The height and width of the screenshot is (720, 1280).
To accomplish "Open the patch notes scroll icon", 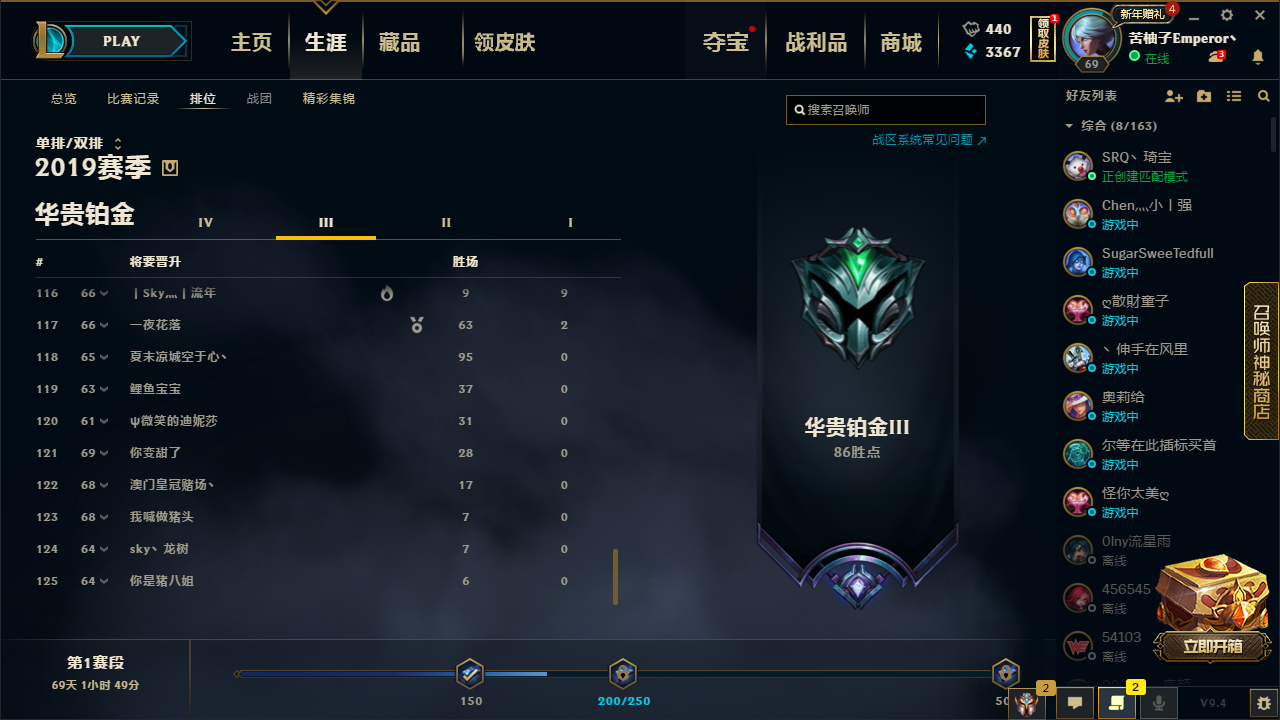I will point(1116,703).
